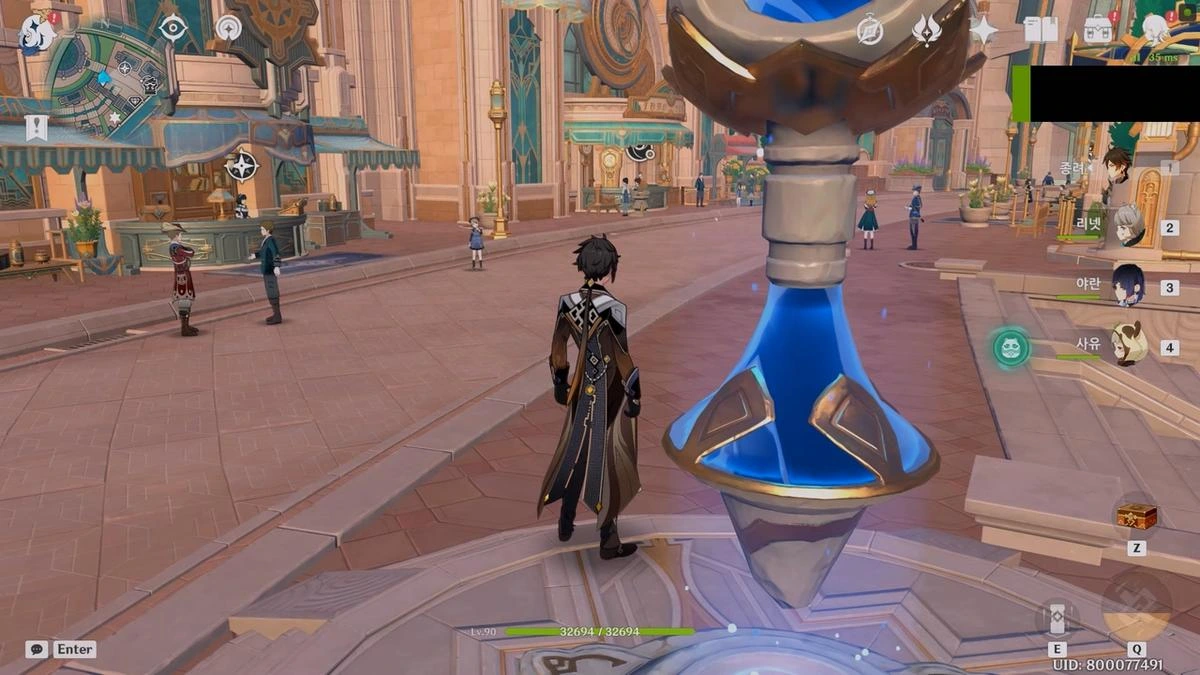The image size is (1200, 675).
Task: Switch to party member 리넷
Action: [x=1128, y=226]
